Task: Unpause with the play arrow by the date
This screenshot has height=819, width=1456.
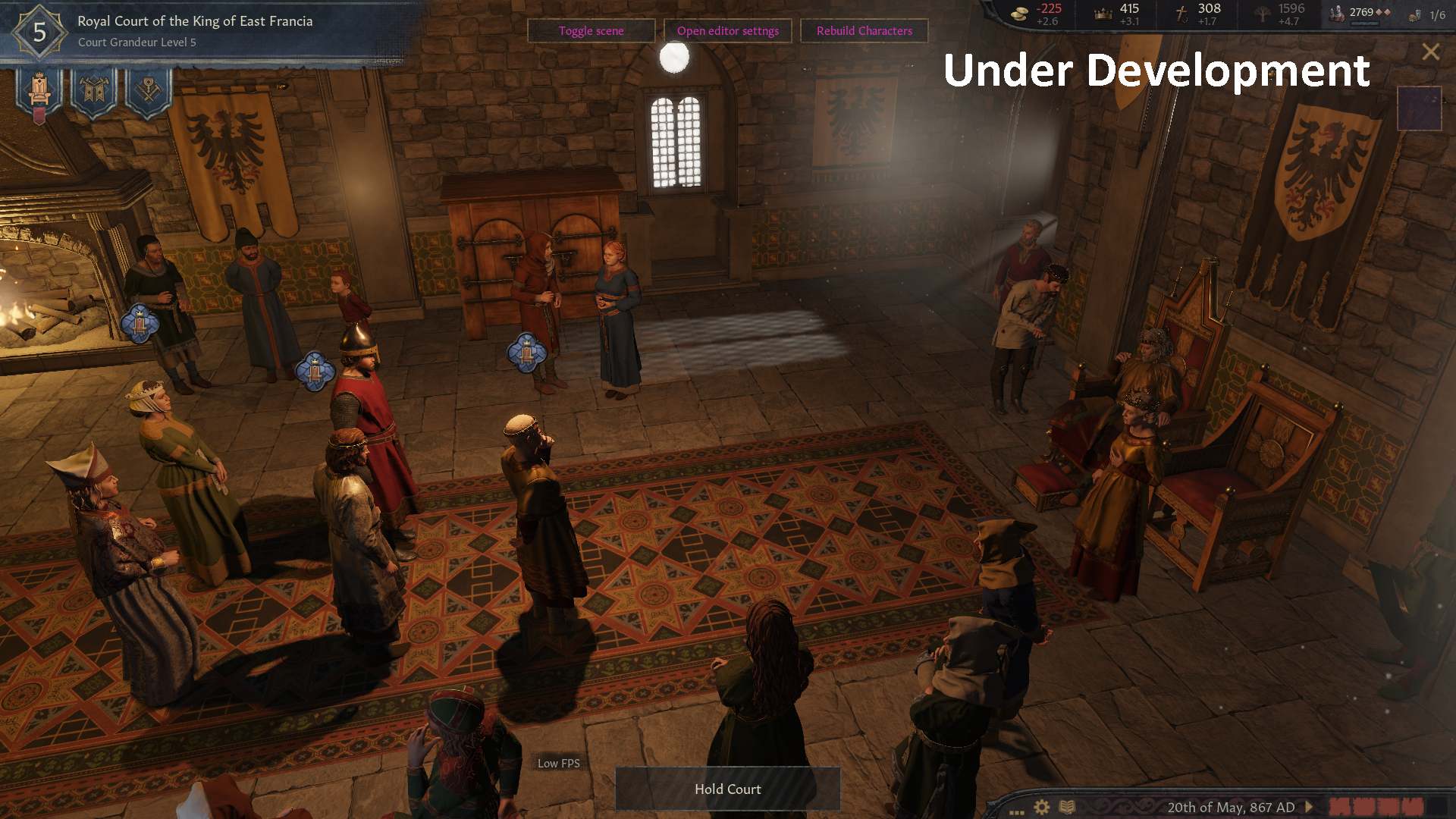Action: coord(1309,807)
